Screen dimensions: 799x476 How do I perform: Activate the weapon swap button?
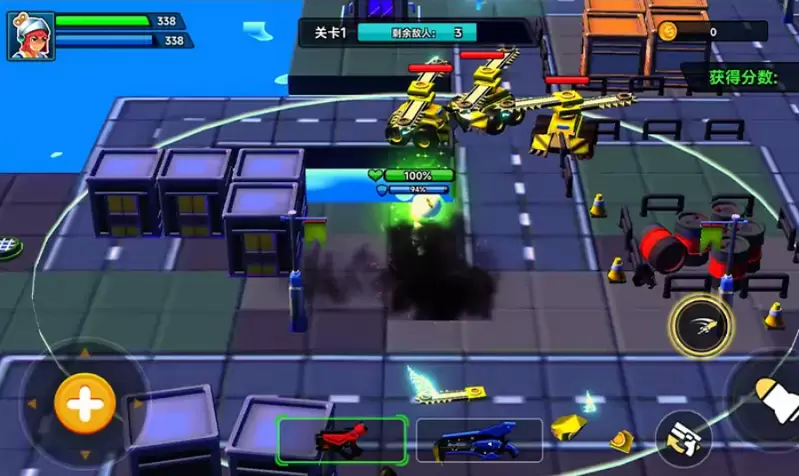click(x=685, y=436)
